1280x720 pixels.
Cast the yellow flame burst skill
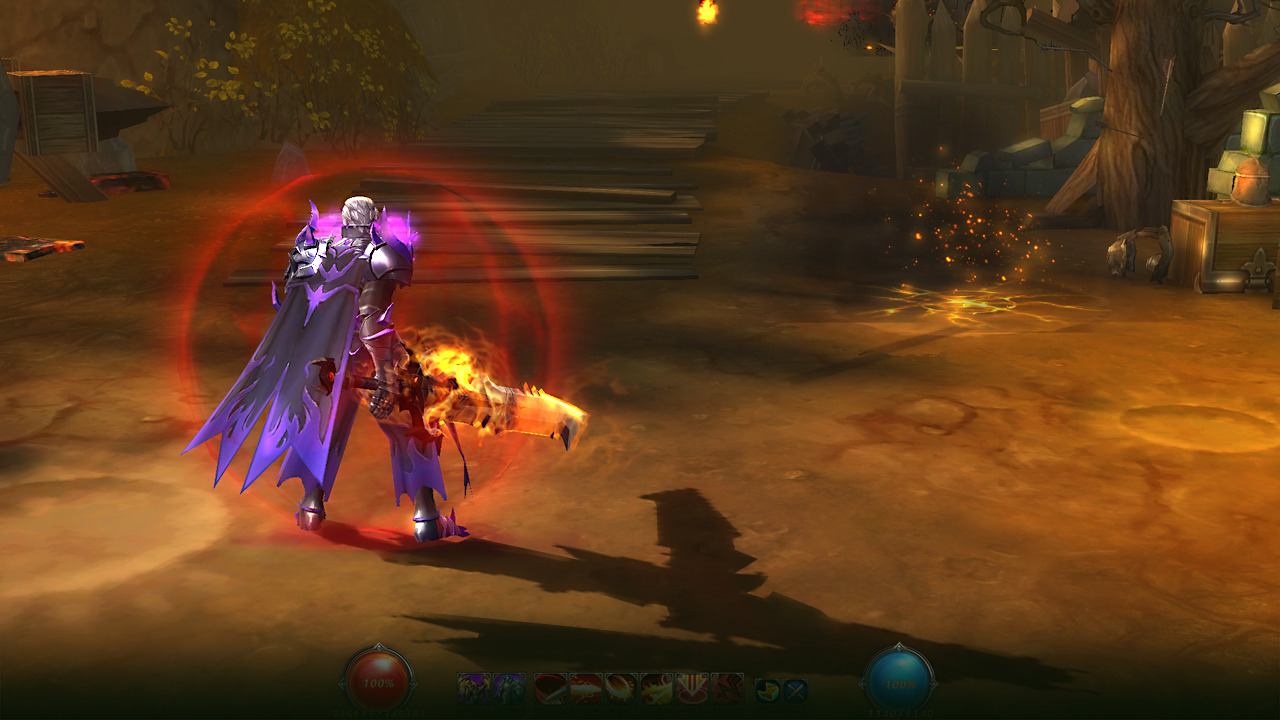click(x=656, y=688)
